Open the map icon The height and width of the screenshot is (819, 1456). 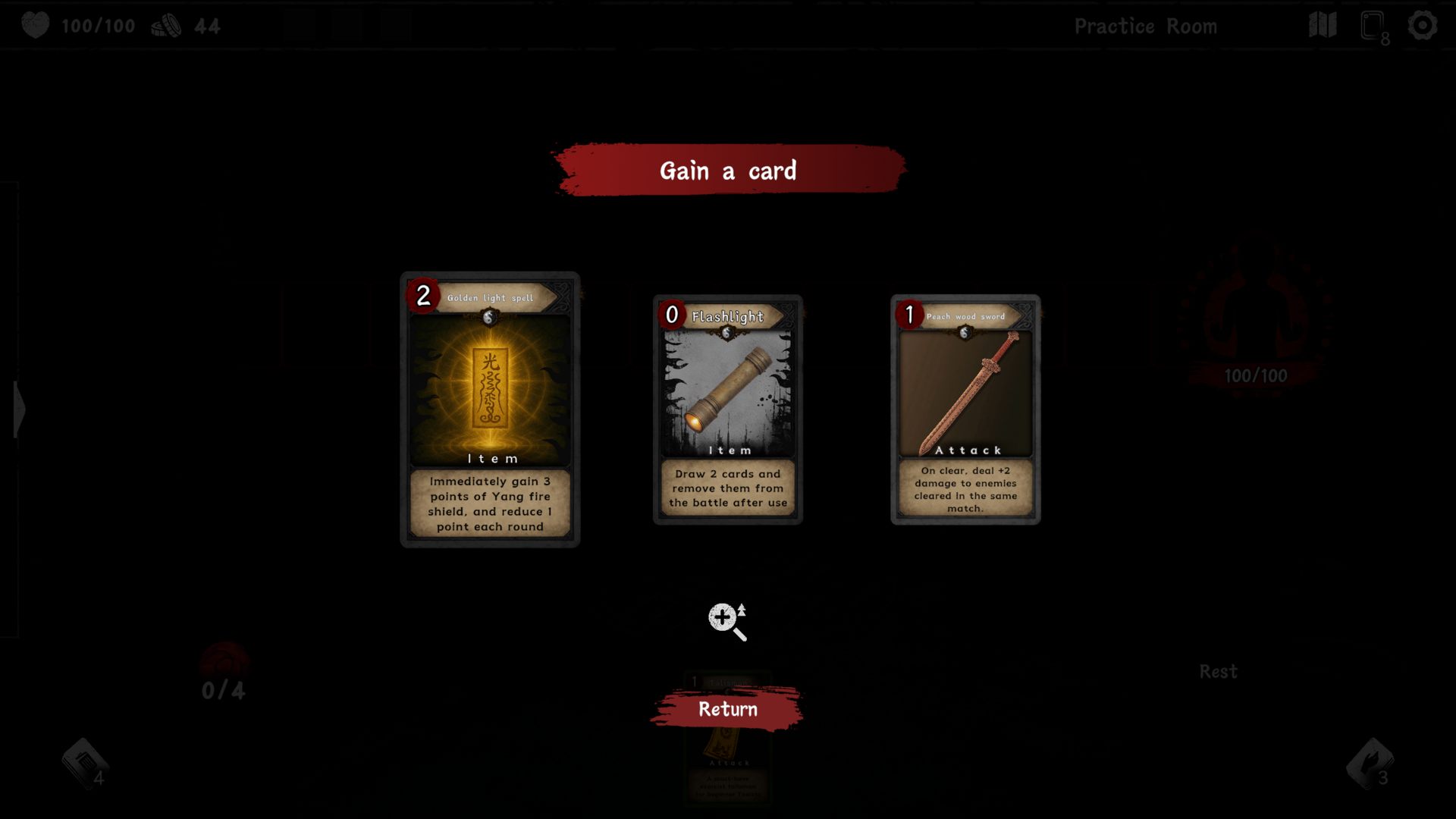click(x=1323, y=26)
